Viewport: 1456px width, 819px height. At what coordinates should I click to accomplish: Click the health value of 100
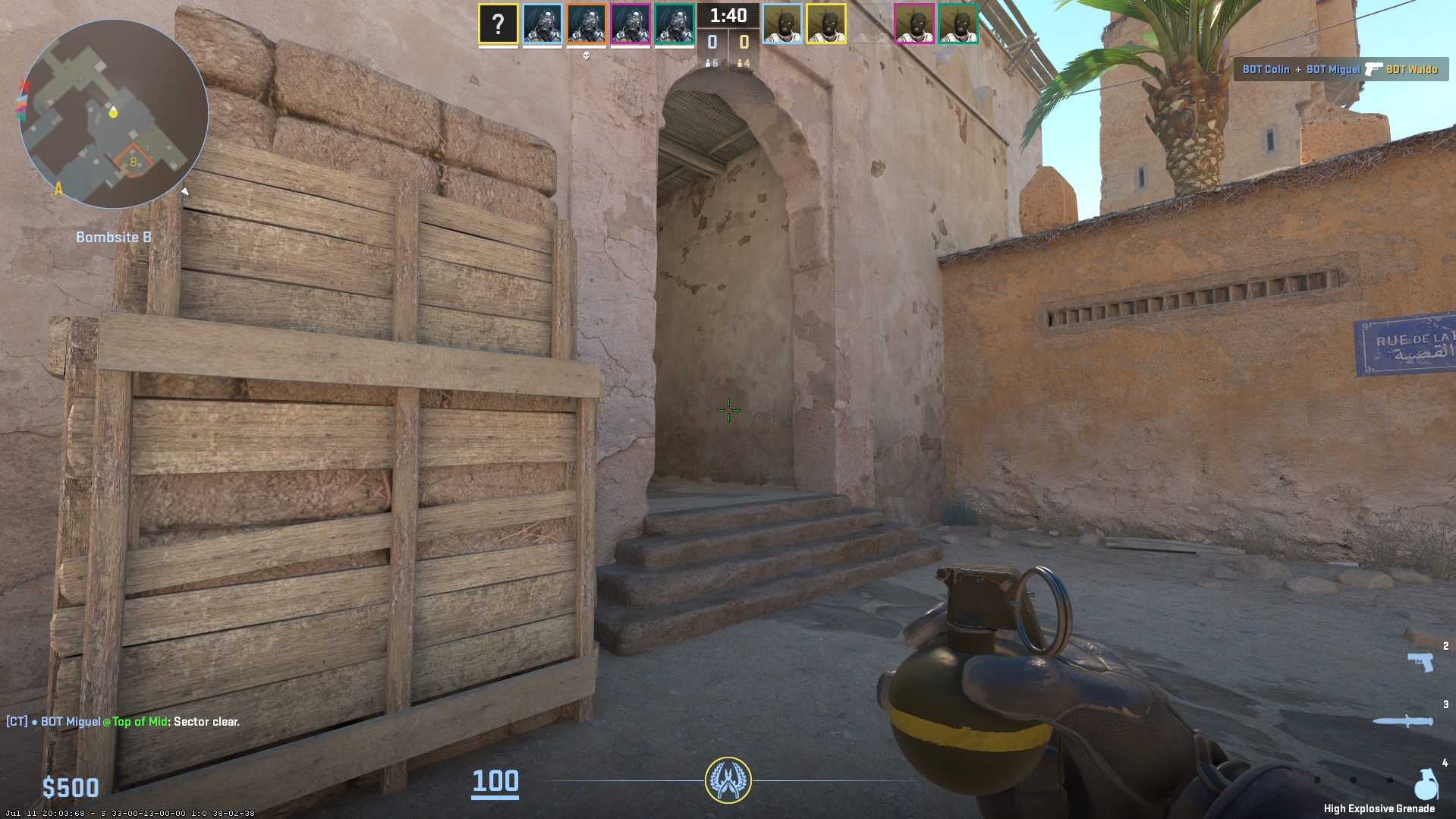[495, 782]
